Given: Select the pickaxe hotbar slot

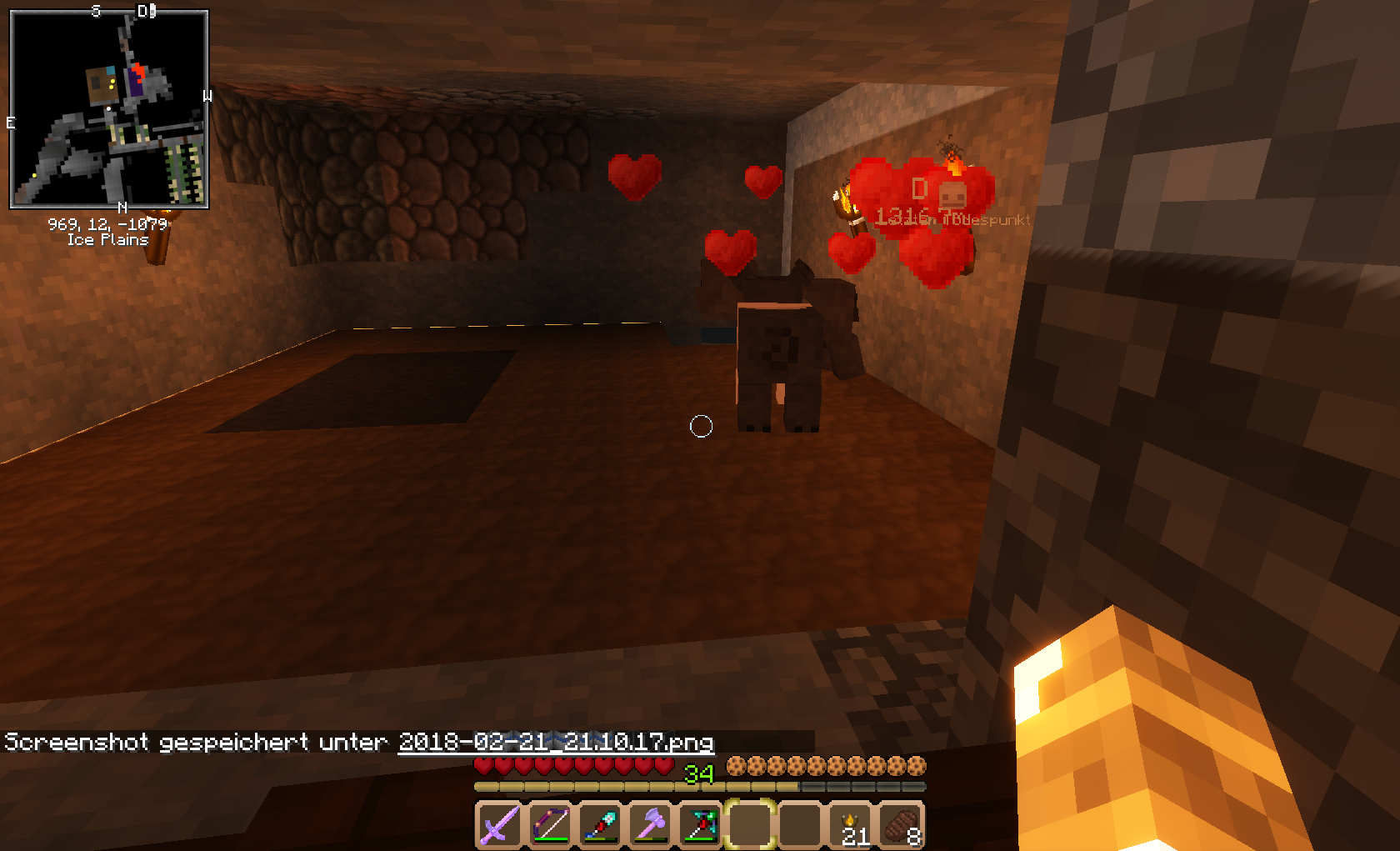Looking at the screenshot, I should [701, 825].
